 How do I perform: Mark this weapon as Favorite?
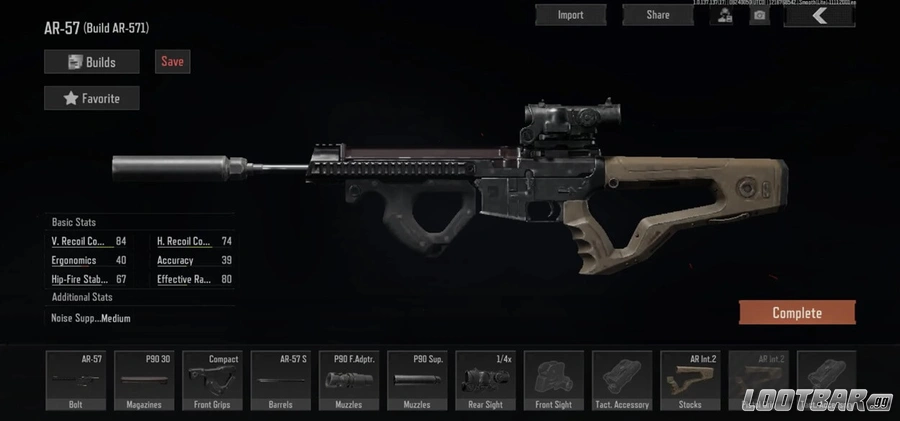[x=91, y=98]
